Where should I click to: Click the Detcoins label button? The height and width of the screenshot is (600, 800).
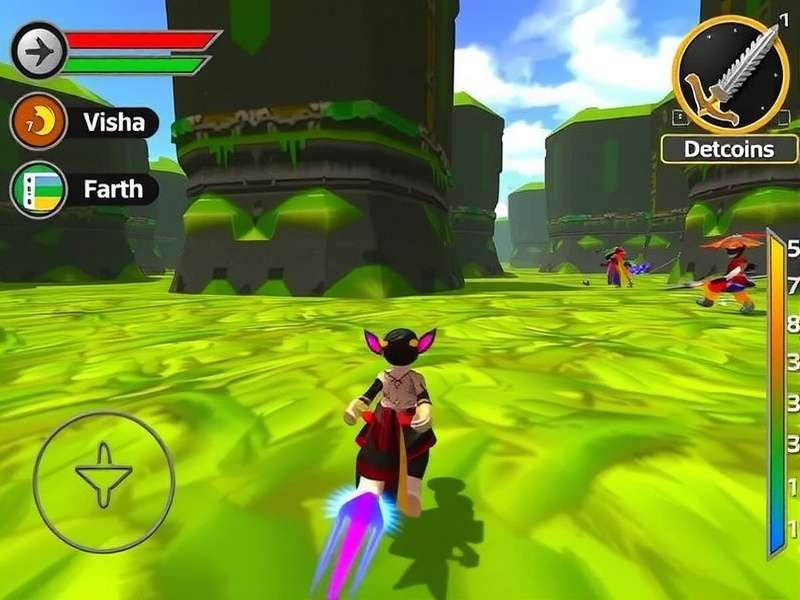729,150
